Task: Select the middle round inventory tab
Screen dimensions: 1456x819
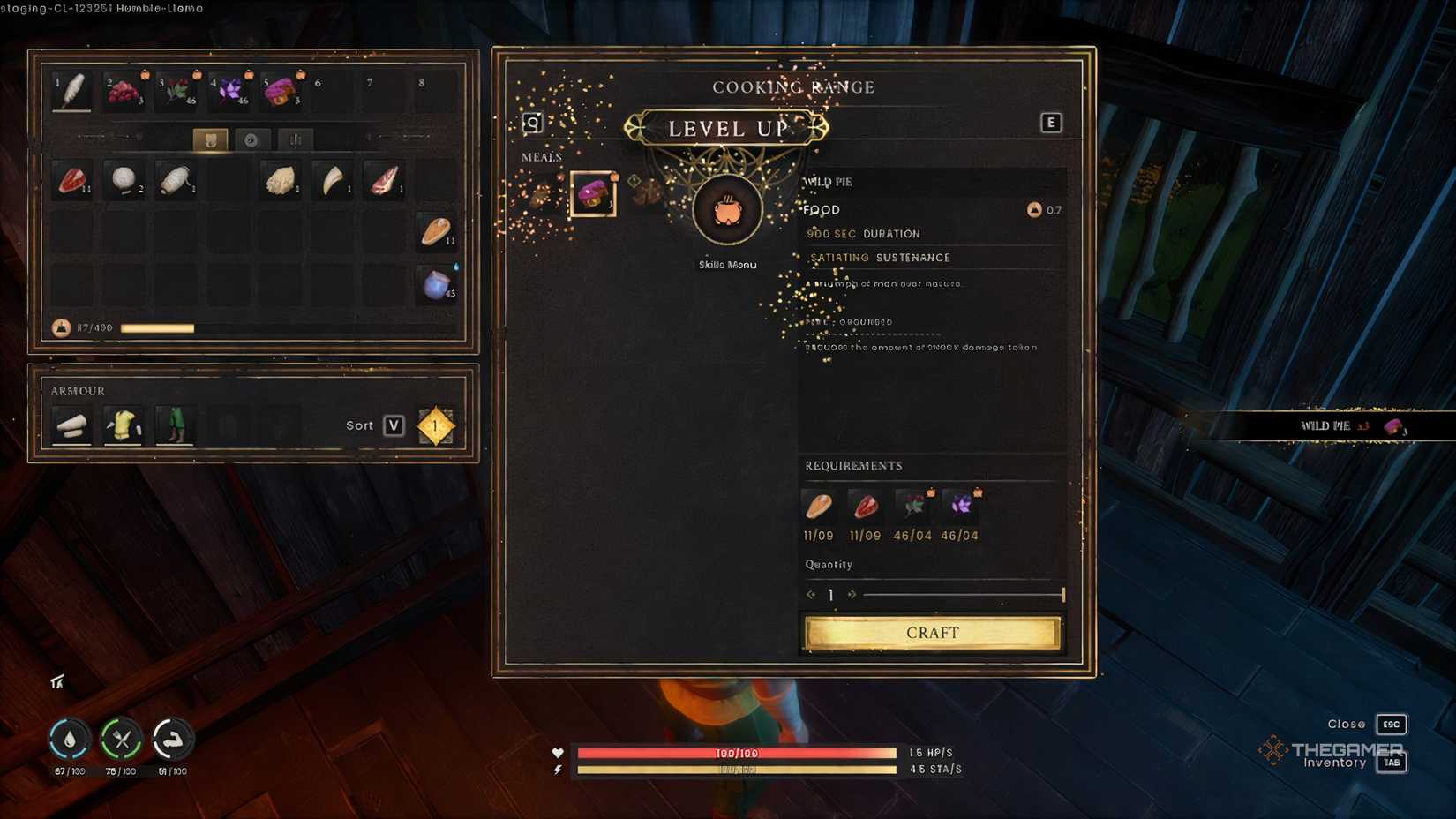Action: click(252, 139)
